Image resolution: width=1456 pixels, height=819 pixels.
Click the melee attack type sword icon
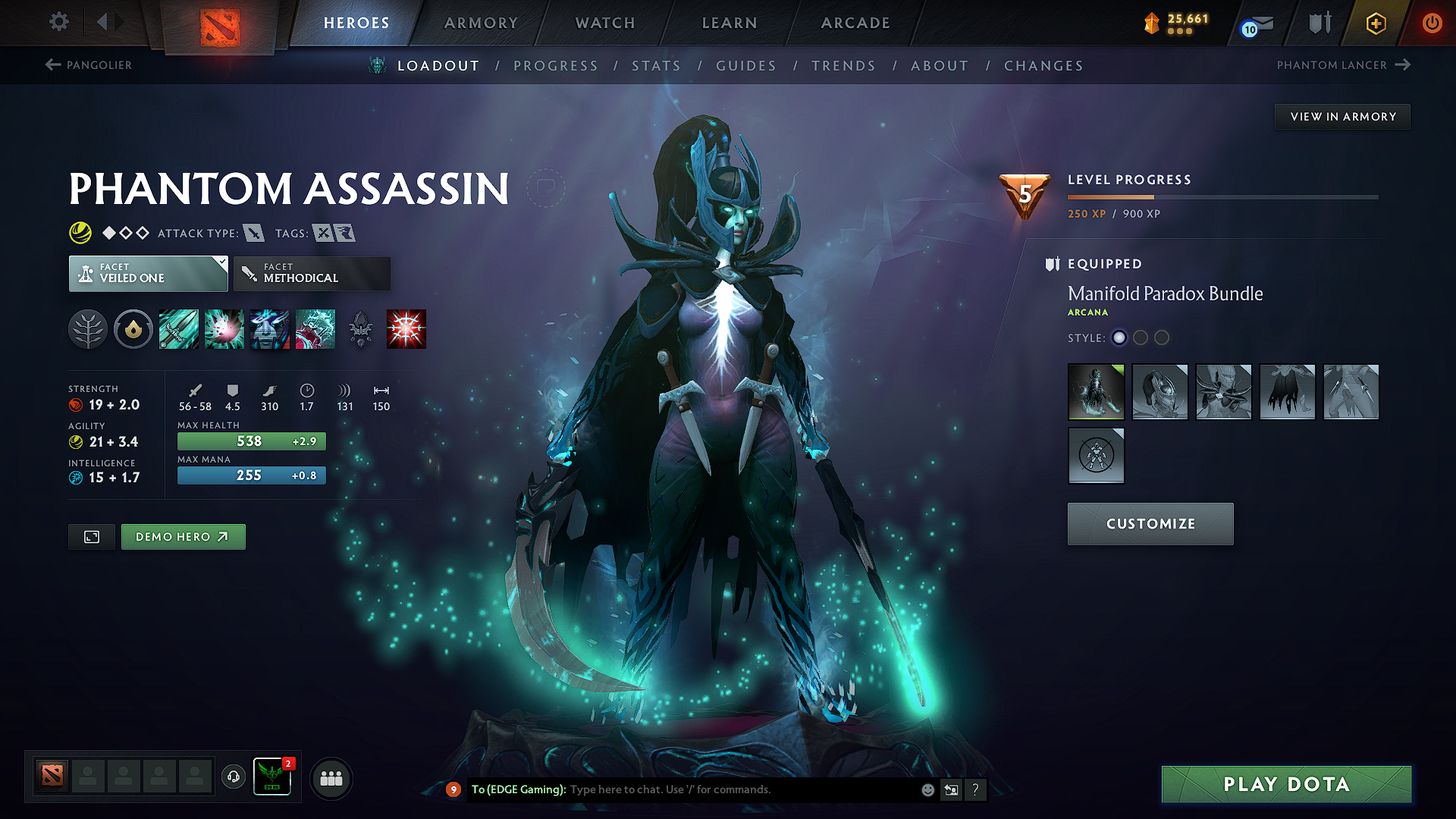[253, 234]
